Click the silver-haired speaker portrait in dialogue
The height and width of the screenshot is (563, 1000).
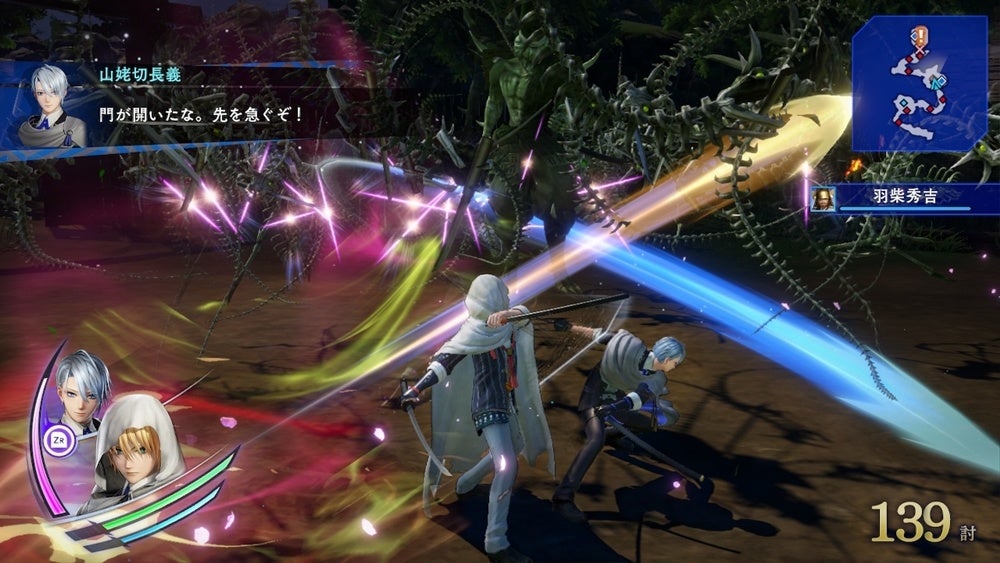pyautogui.click(x=50, y=105)
